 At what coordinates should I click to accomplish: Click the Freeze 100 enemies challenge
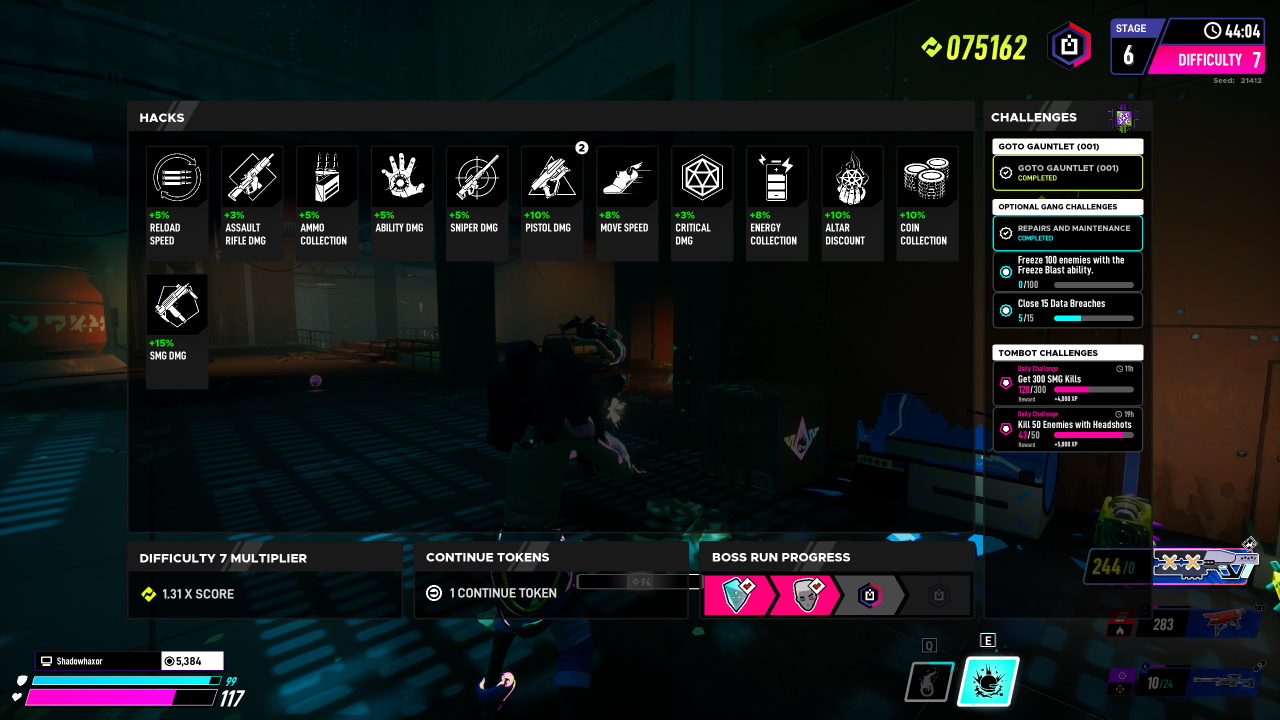click(1067, 272)
